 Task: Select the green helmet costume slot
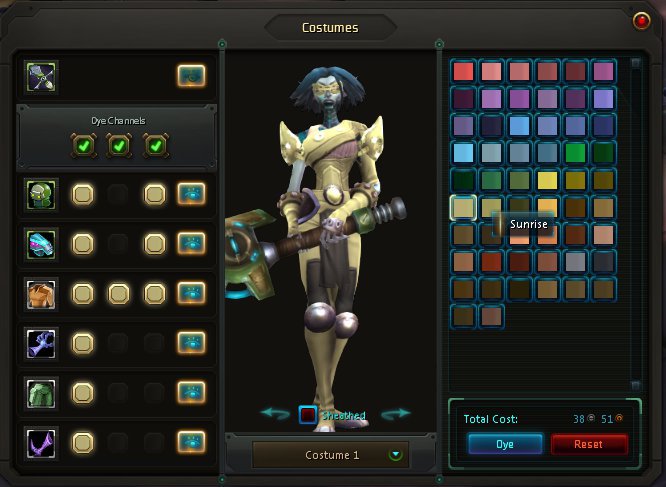(x=42, y=194)
